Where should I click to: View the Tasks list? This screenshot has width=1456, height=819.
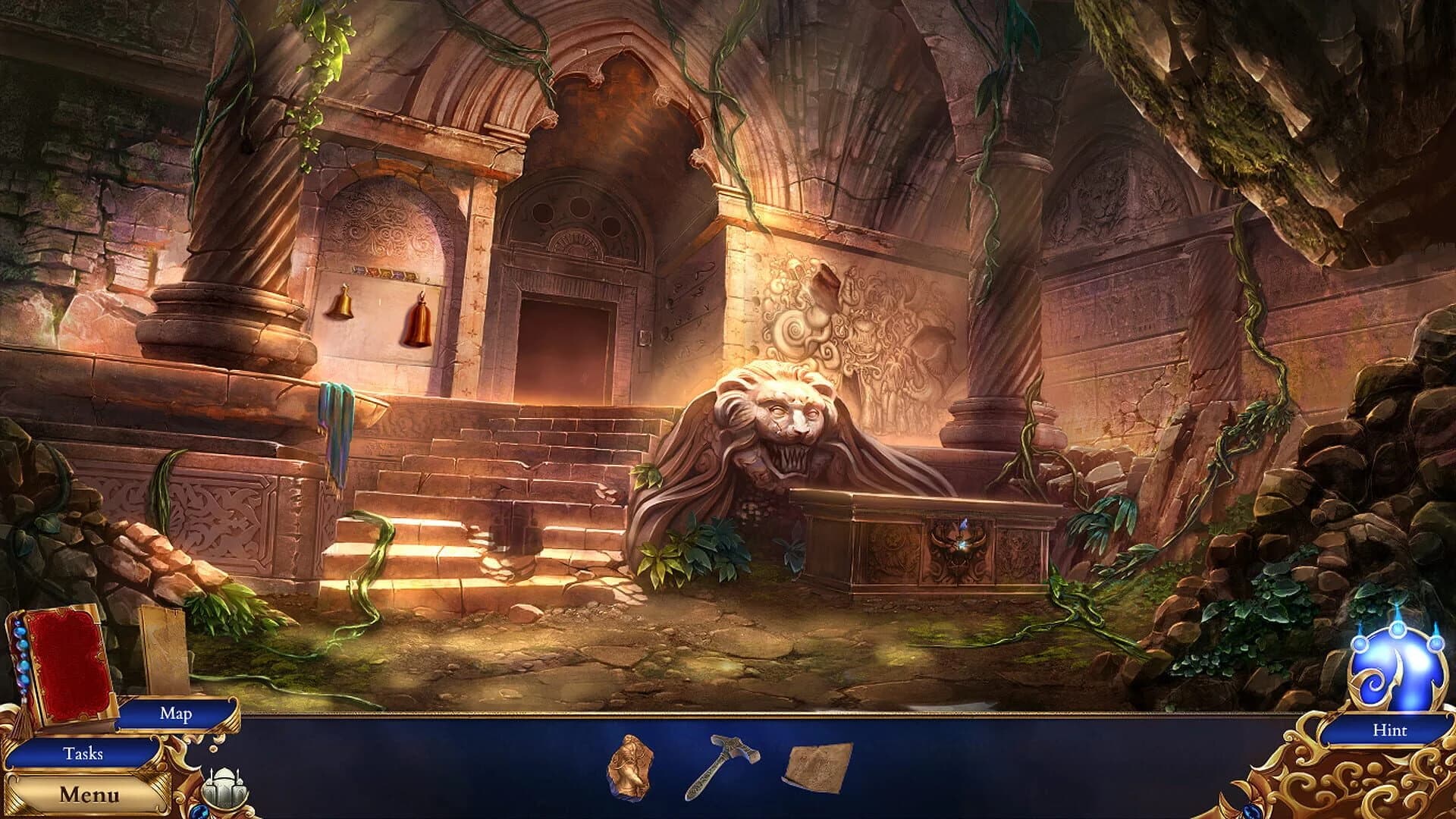pyautogui.click(x=83, y=755)
